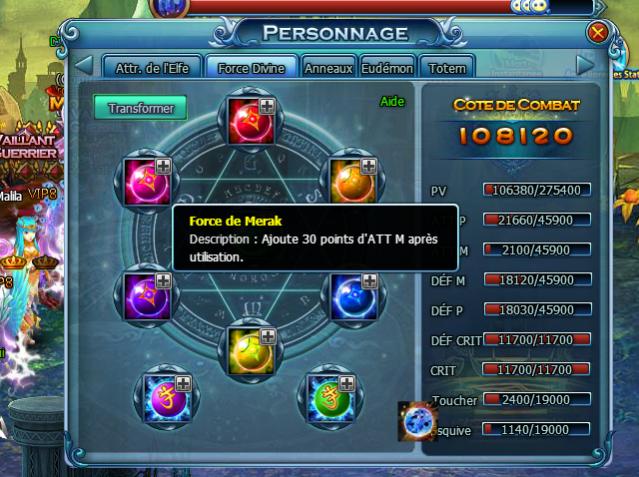Open the Aide help link
Viewport: 639px width, 477px height.
(391, 102)
